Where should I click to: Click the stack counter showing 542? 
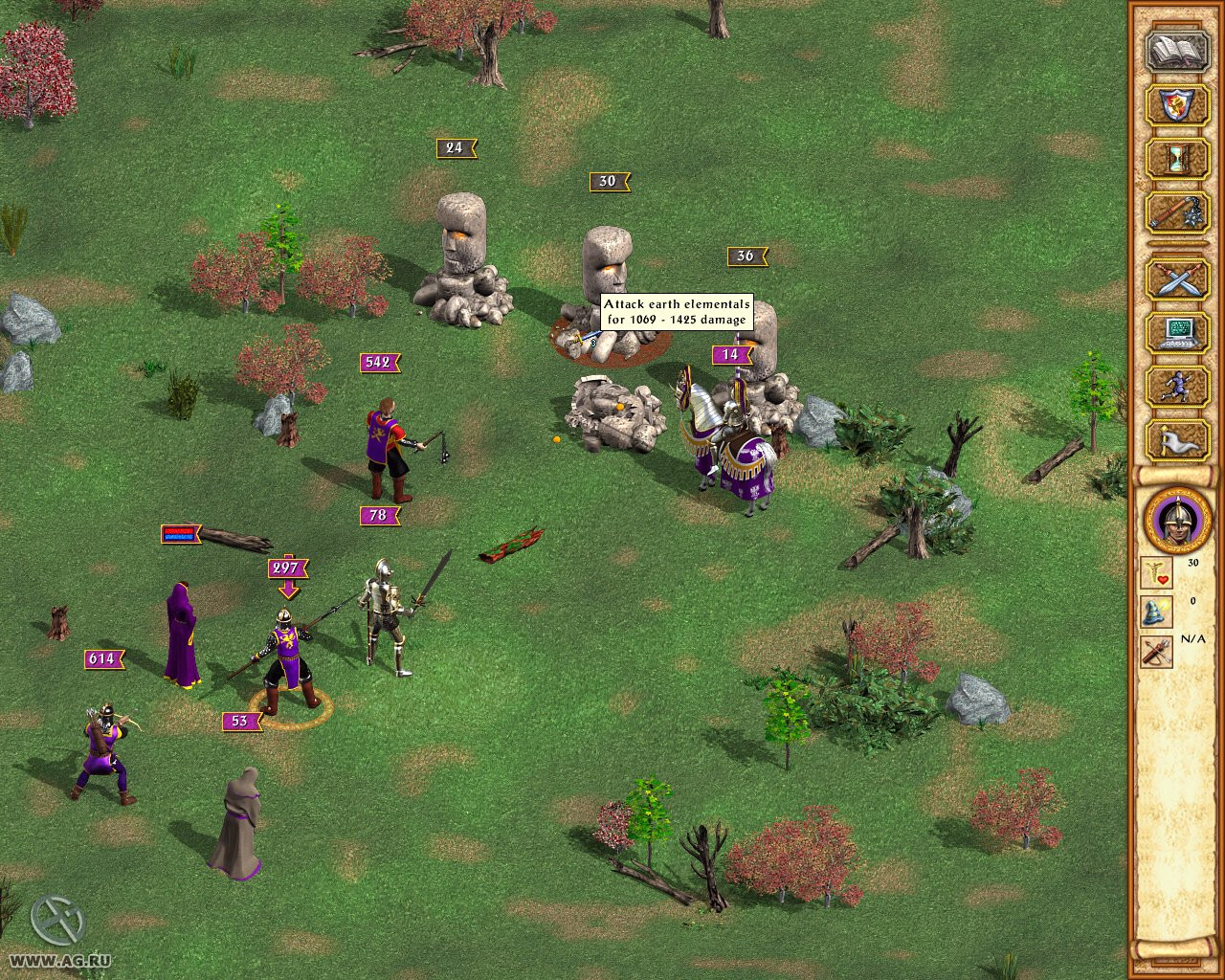[377, 362]
